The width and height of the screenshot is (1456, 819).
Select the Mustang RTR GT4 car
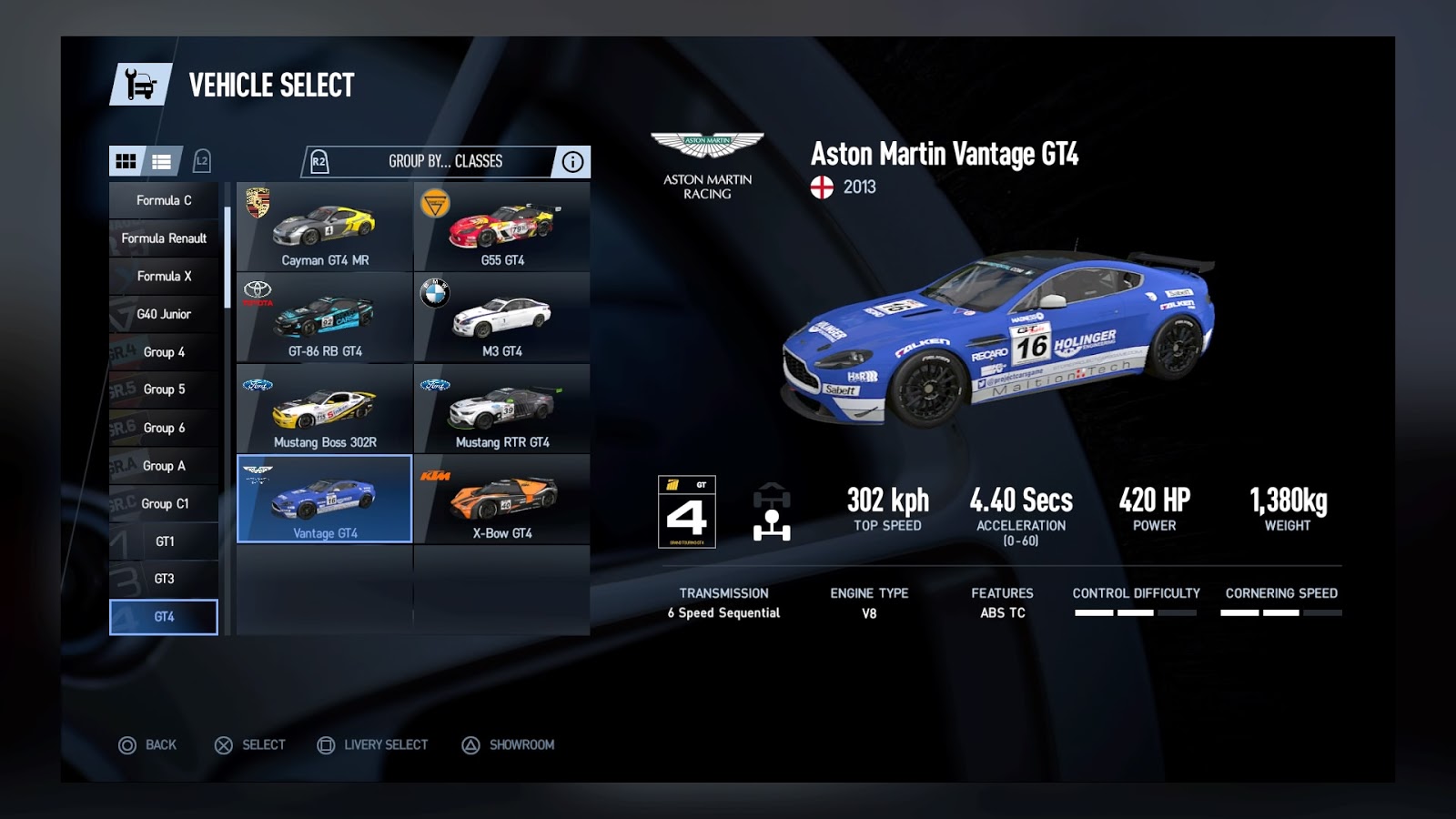(x=502, y=409)
